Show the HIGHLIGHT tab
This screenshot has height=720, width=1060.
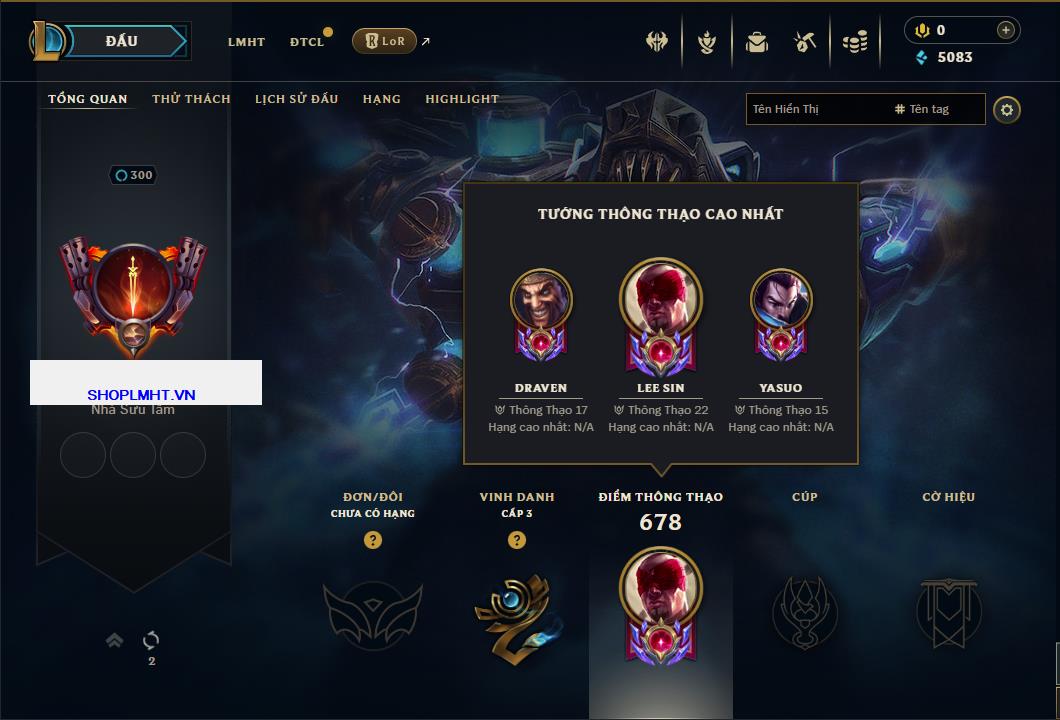click(461, 99)
